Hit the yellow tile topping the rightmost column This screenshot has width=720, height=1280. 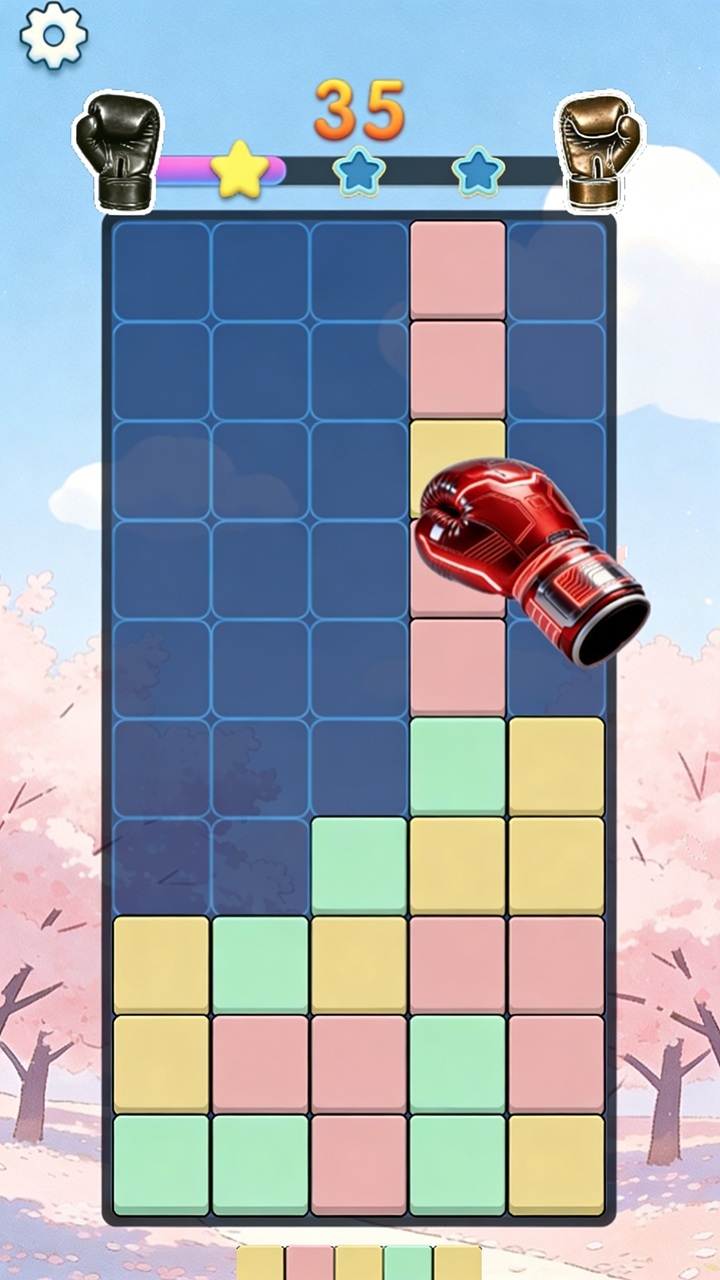(557, 766)
